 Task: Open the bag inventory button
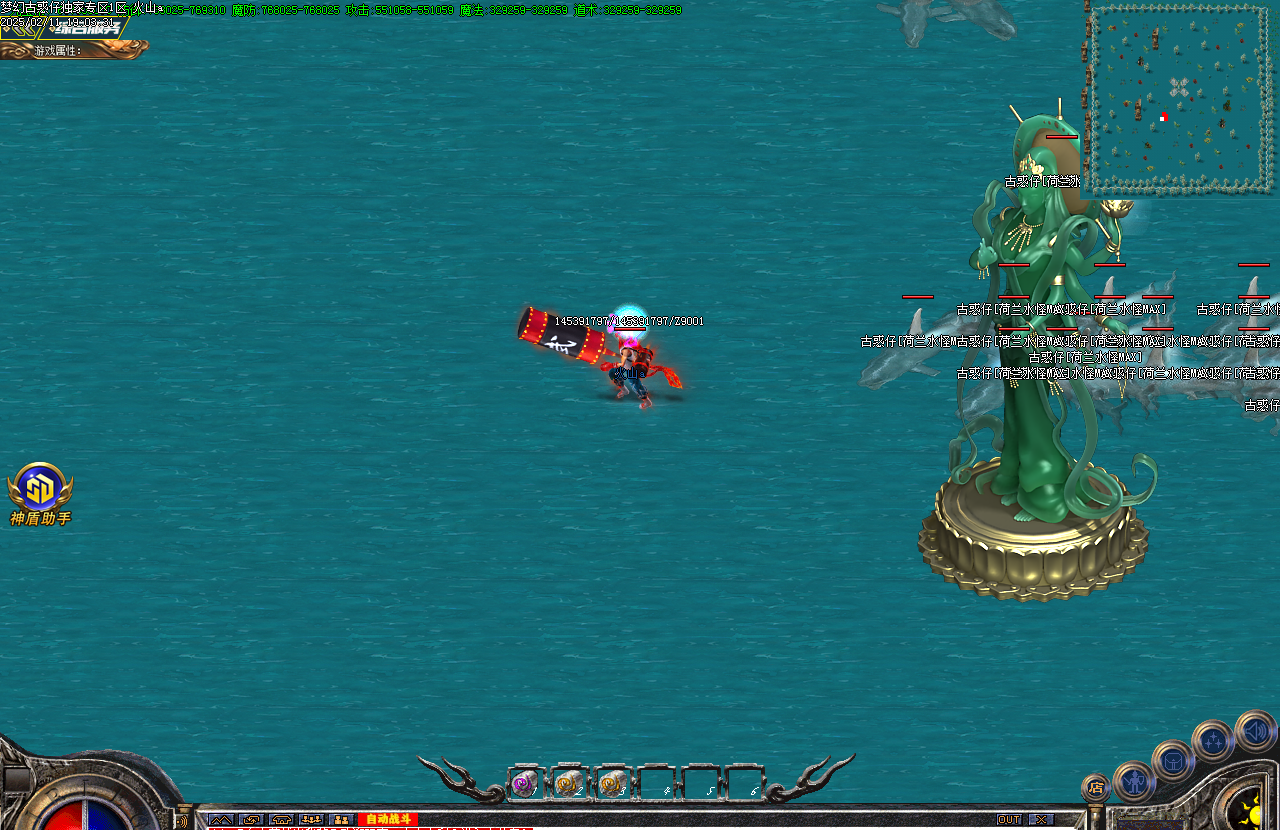pos(1173,761)
